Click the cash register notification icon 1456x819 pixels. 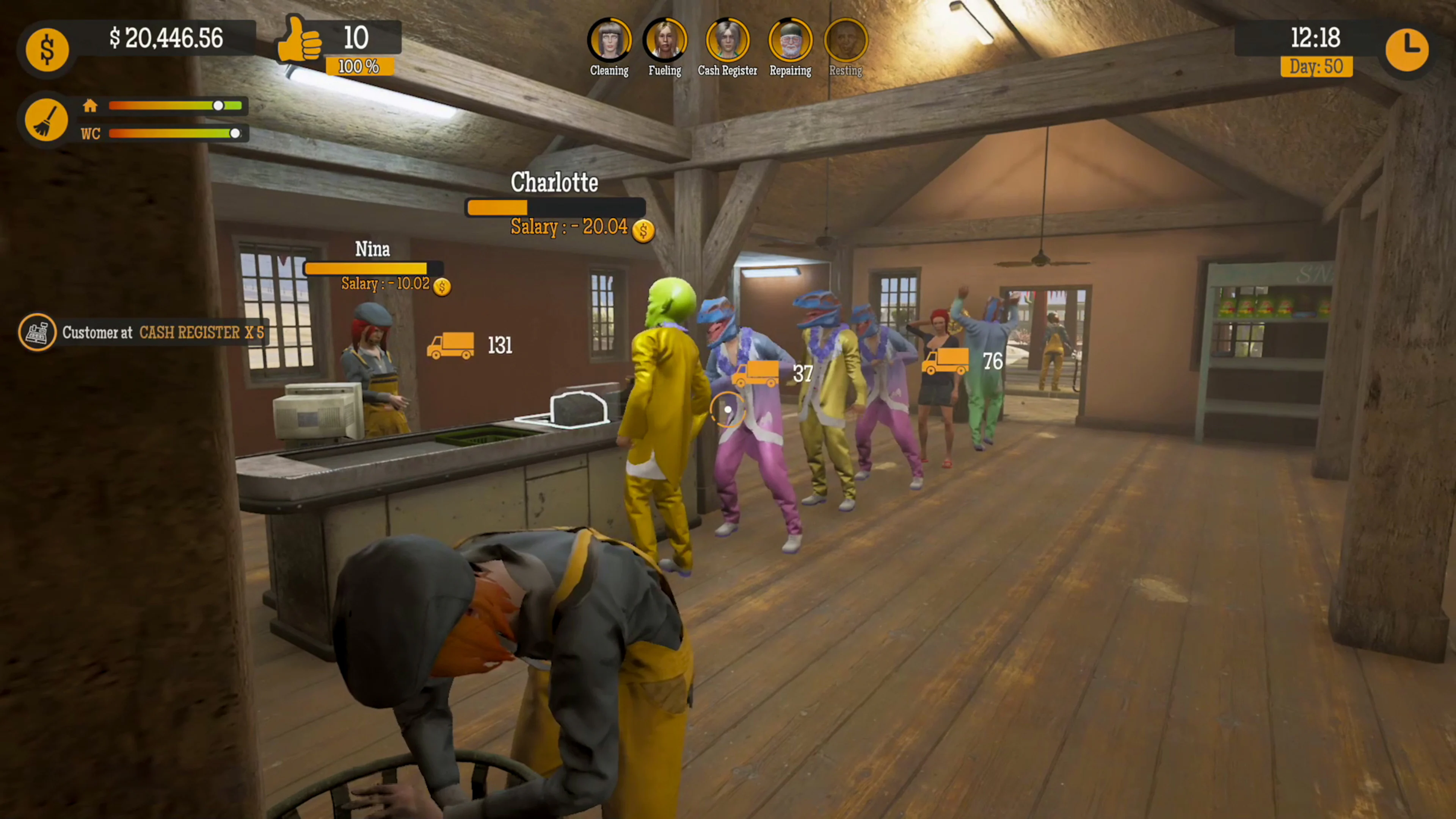point(37,333)
